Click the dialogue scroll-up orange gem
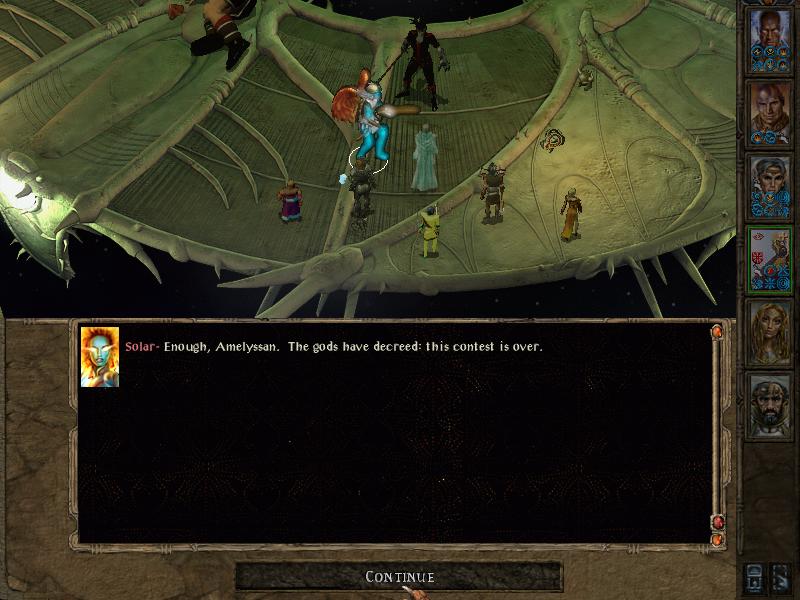 pyautogui.click(x=717, y=331)
